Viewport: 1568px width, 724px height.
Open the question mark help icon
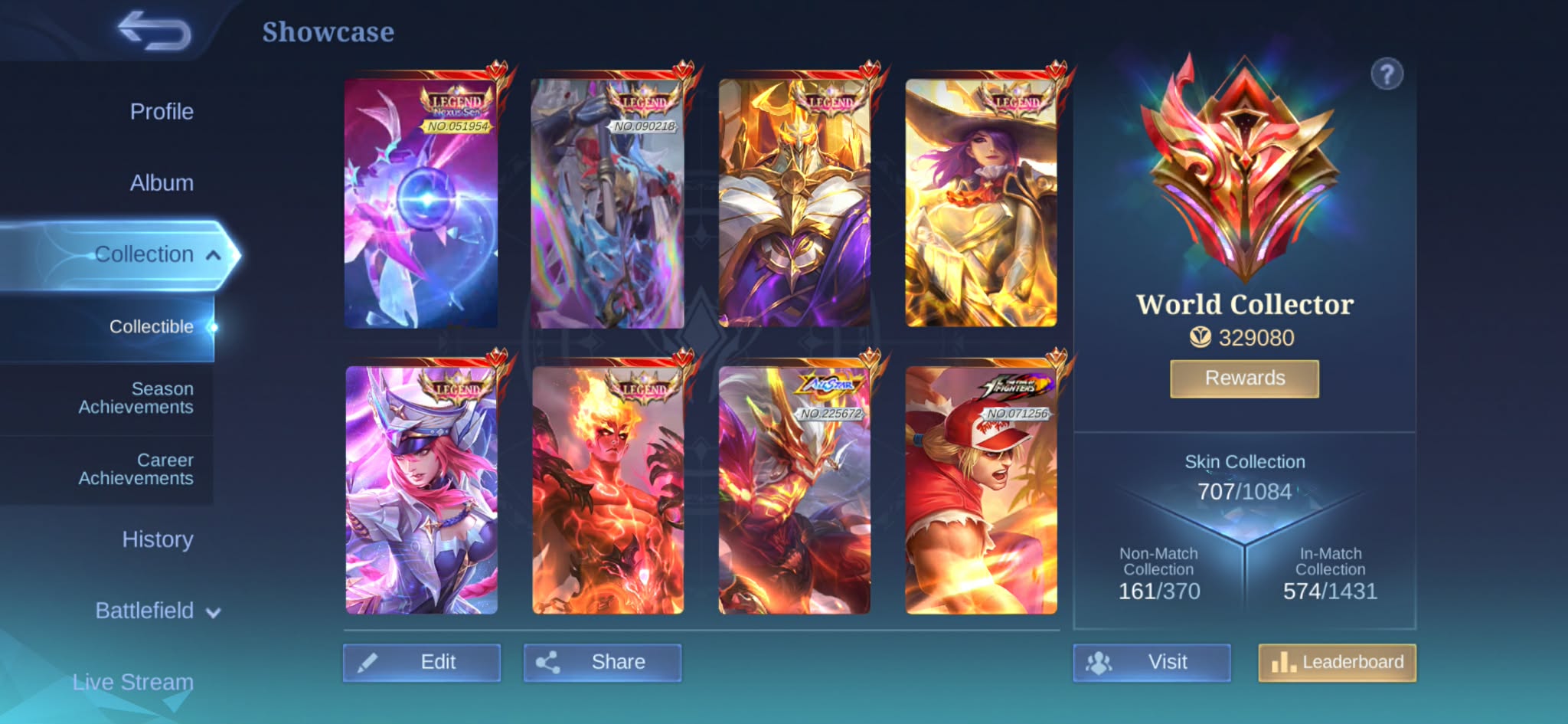pos(1387,75)
